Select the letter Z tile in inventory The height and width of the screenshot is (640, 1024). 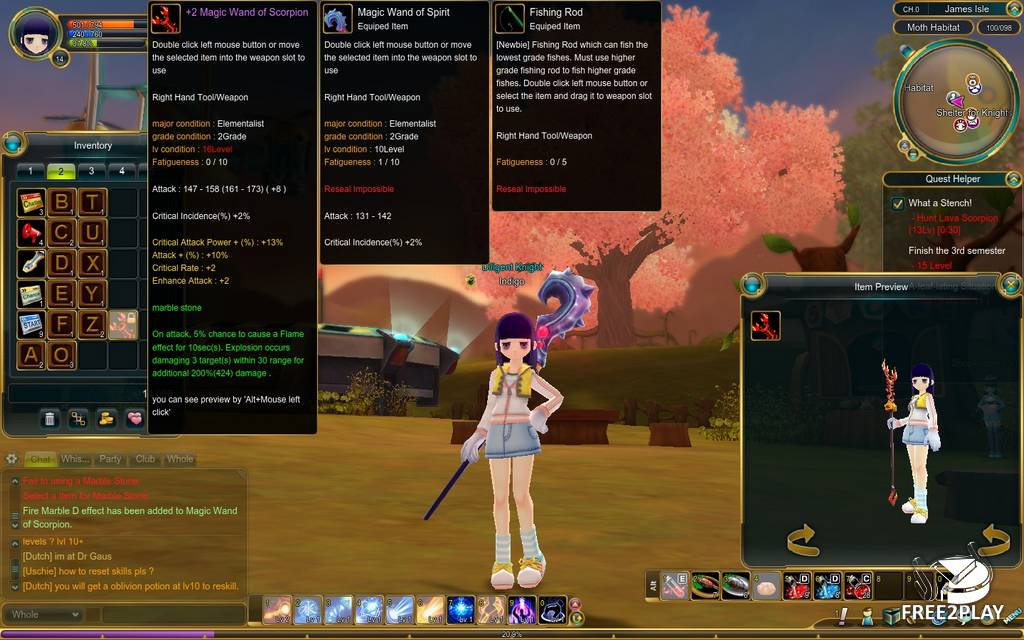pos(93,324)
